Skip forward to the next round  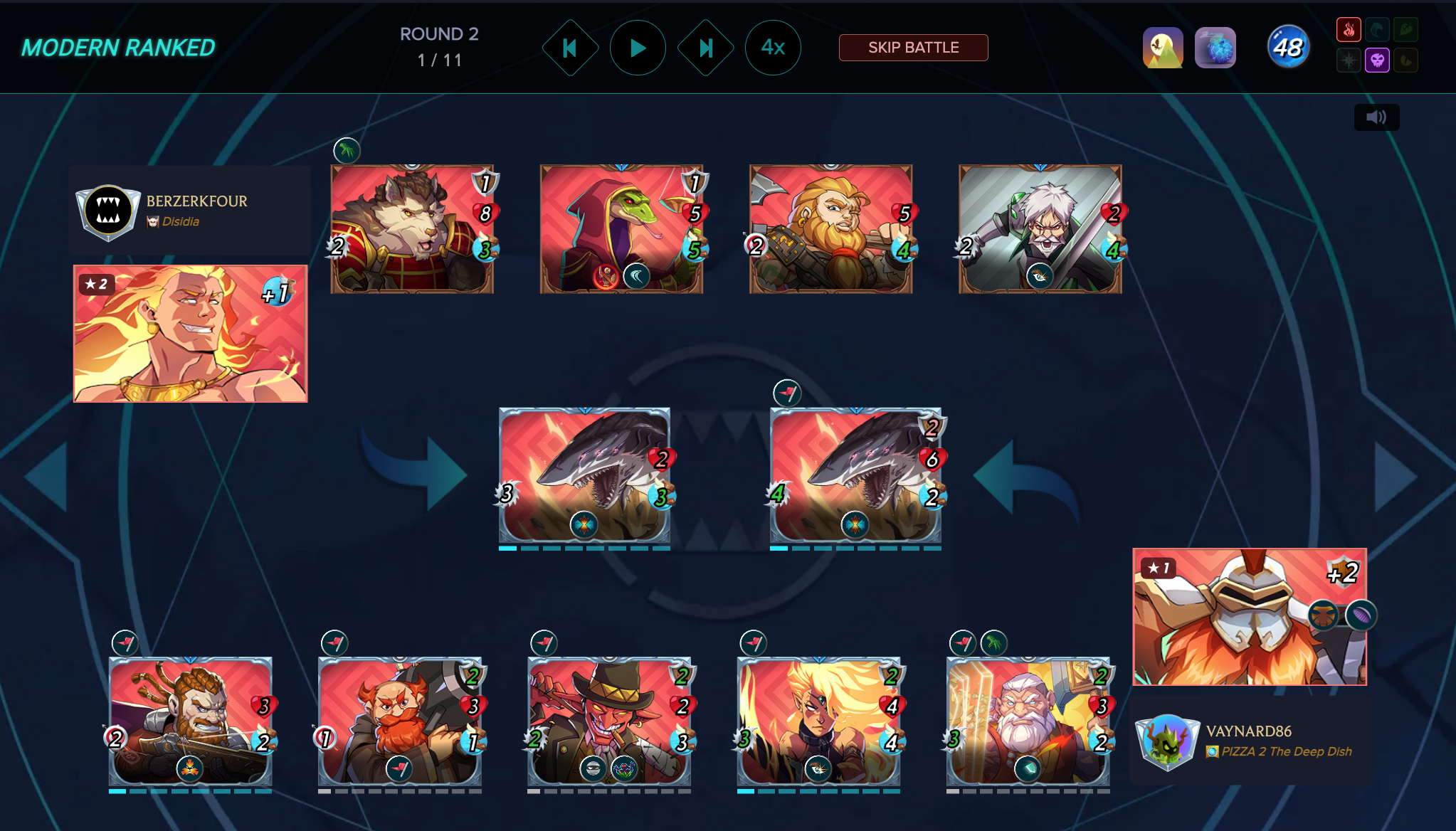pos(705,48)
